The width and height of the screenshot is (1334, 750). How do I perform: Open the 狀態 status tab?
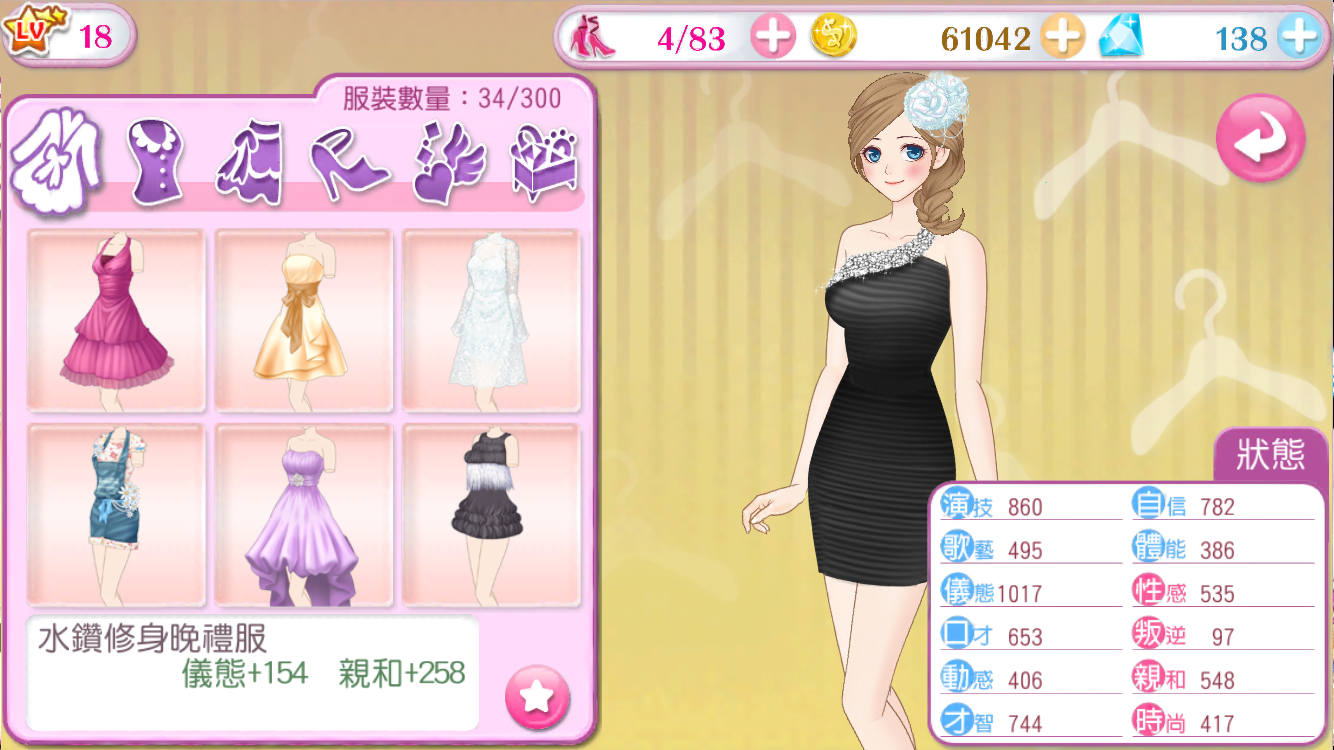pyautogui.click(x=1271, y=456)
